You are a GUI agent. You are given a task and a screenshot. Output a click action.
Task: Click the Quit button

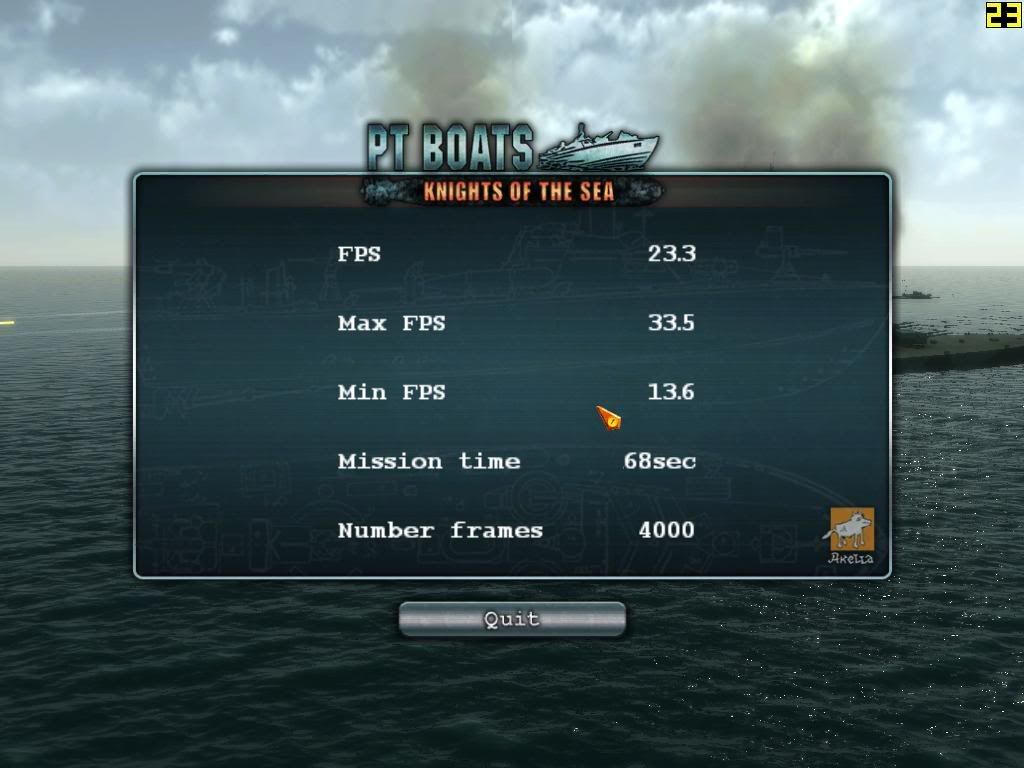tap(512, 619)
